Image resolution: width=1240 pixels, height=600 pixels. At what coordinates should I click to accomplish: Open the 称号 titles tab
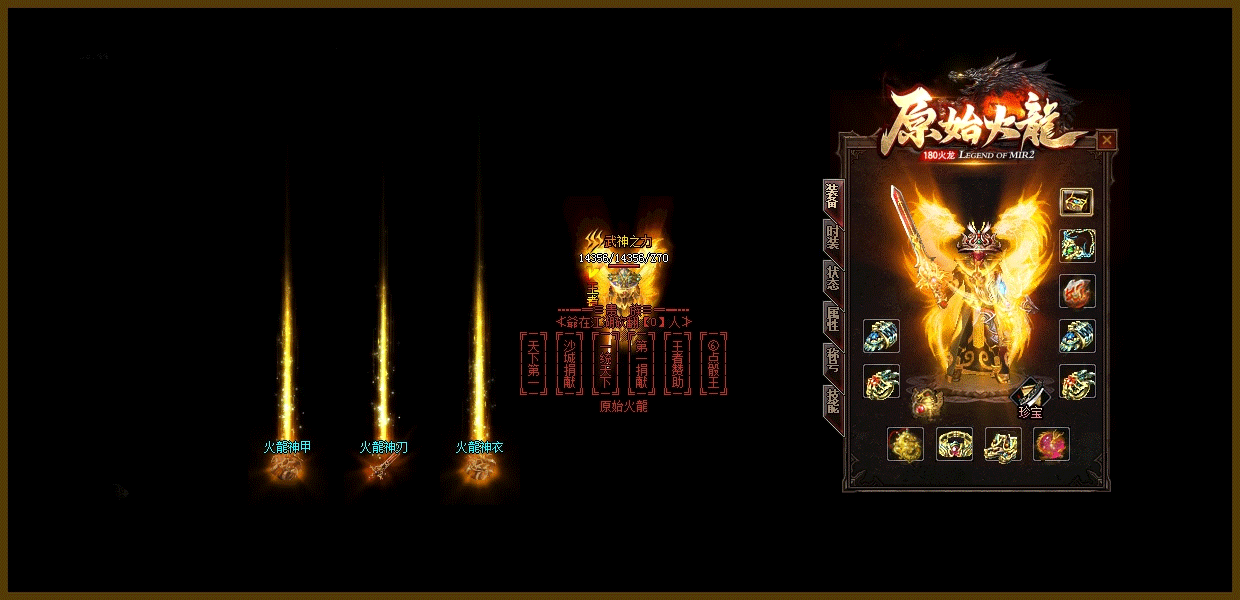(832, 360)
